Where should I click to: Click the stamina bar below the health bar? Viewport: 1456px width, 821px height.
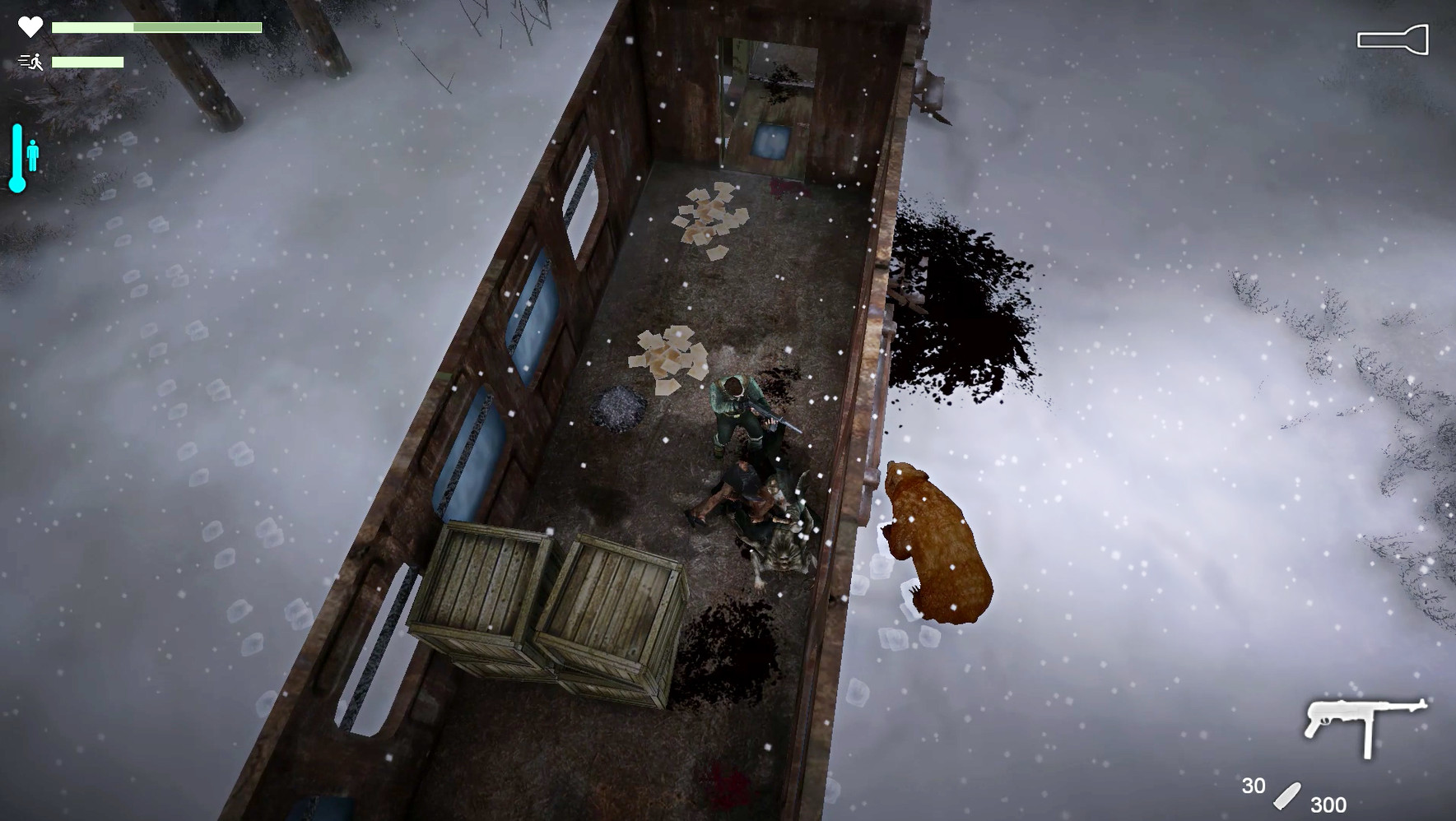point(86,63)
